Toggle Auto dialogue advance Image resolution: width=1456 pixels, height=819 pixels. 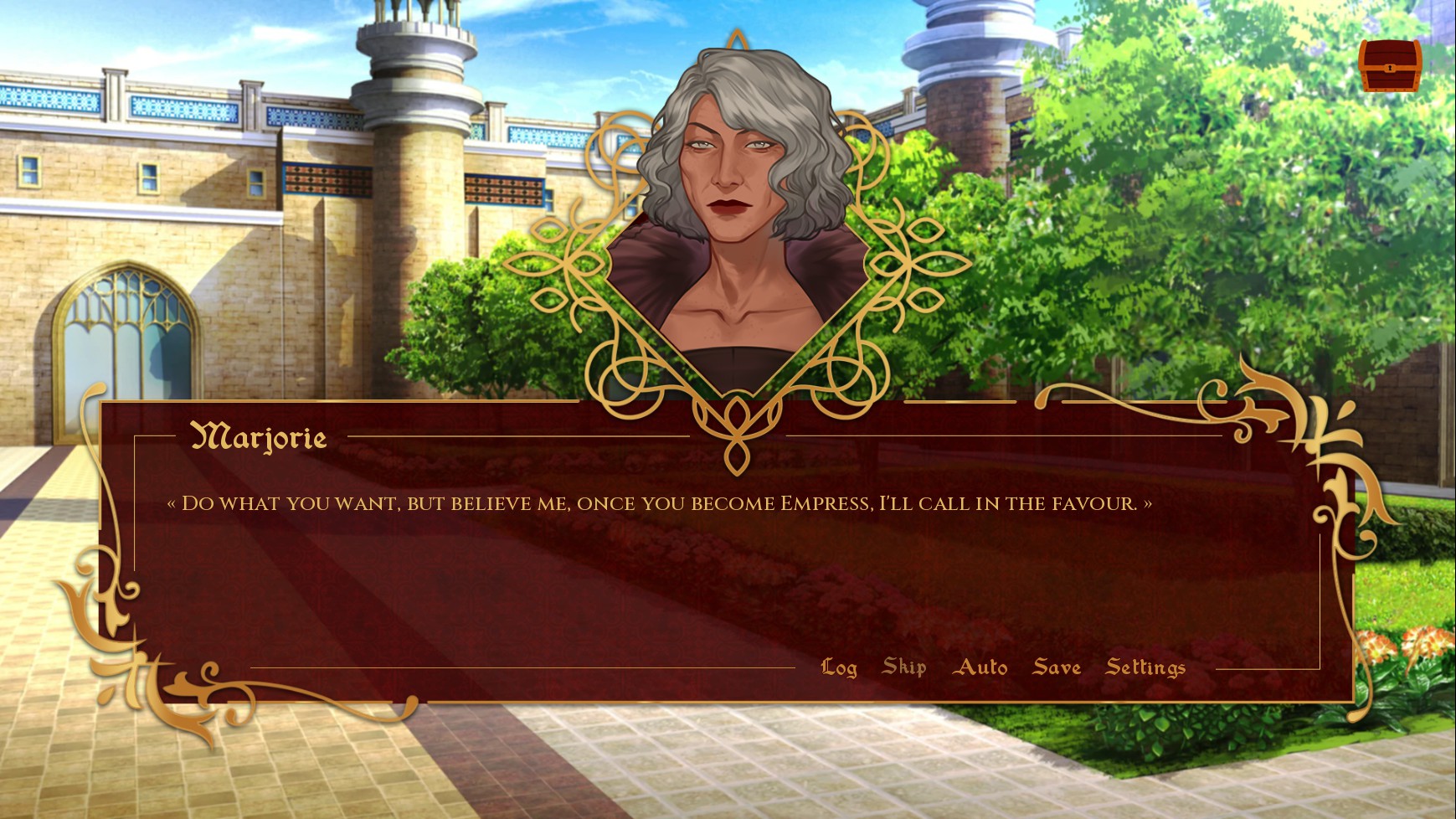980,667
